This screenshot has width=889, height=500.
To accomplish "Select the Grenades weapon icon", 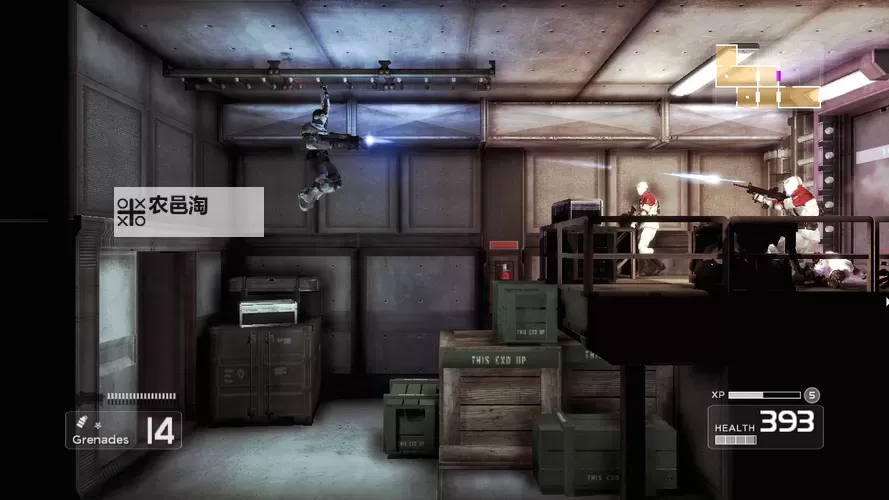I will tap(83, 420).
